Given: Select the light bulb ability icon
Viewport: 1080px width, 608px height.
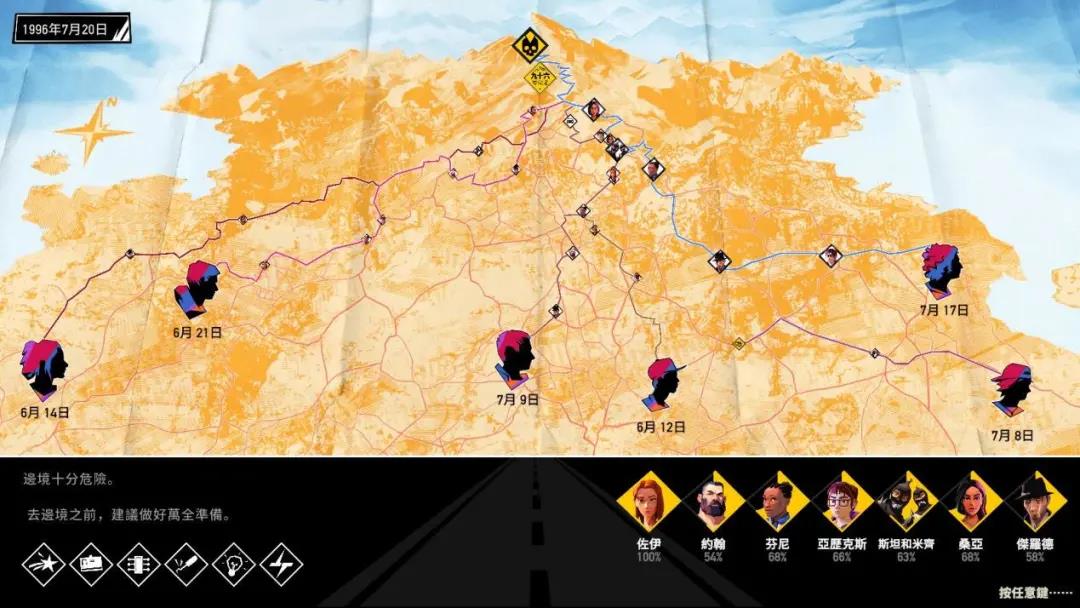Looking at the screenshot, I should tap(234, 565).
